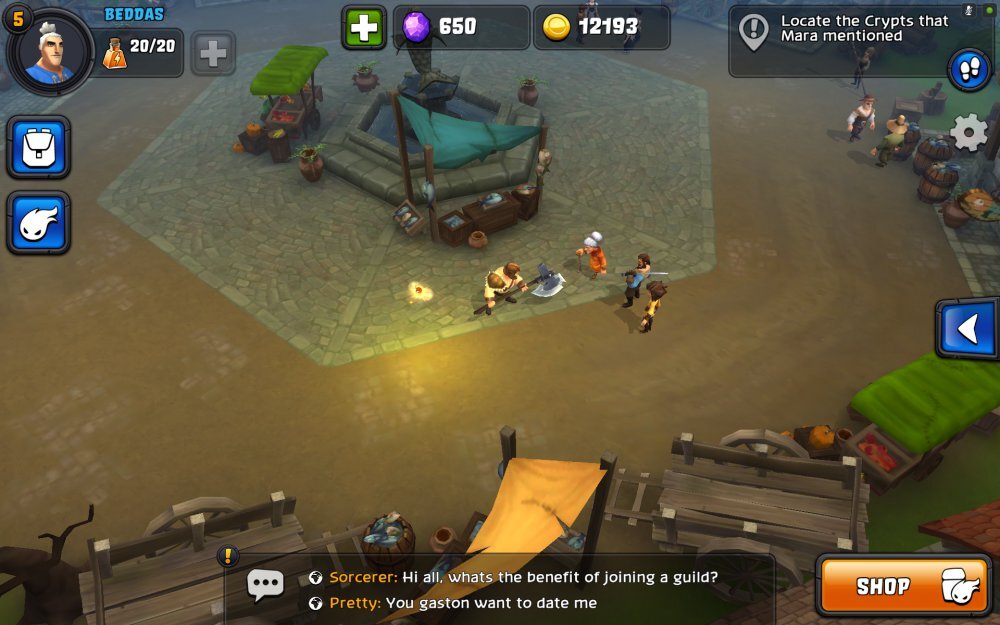The width and height of the screenshot is (1000, 625).
Task: Open chat via the speech bubble icon
Action: 265,585
